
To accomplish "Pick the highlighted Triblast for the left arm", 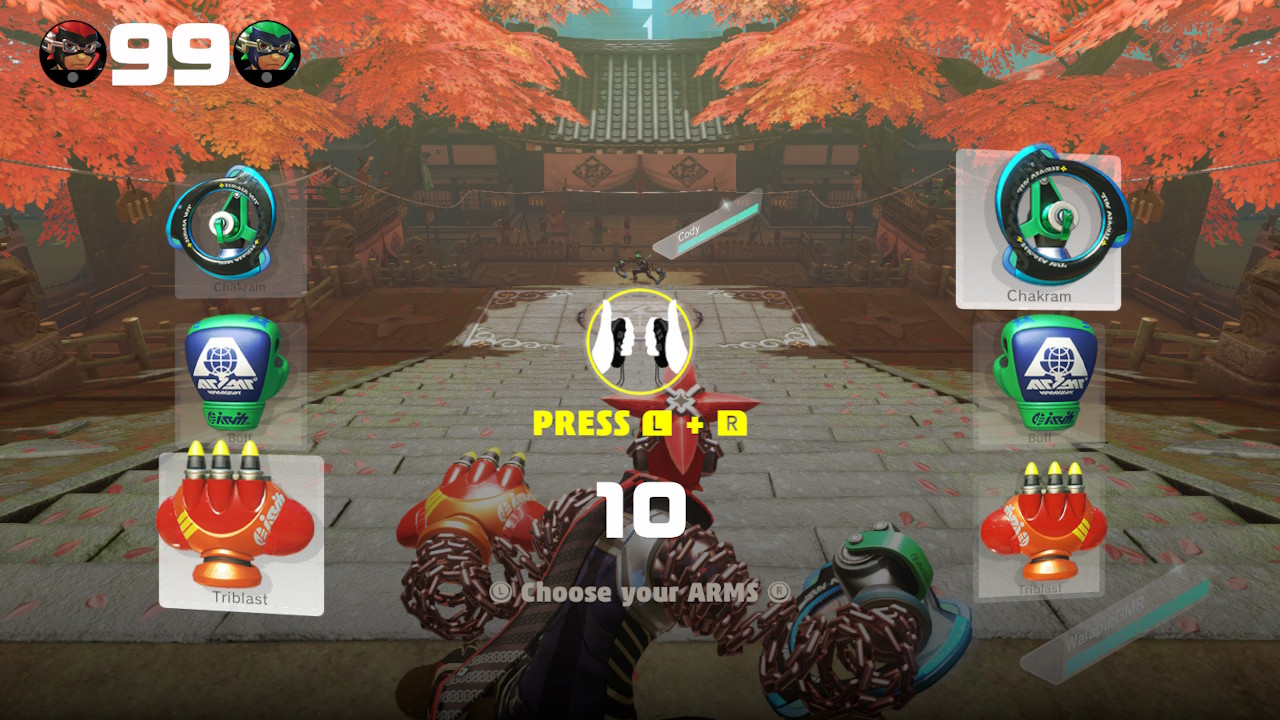I will [240, 530].
